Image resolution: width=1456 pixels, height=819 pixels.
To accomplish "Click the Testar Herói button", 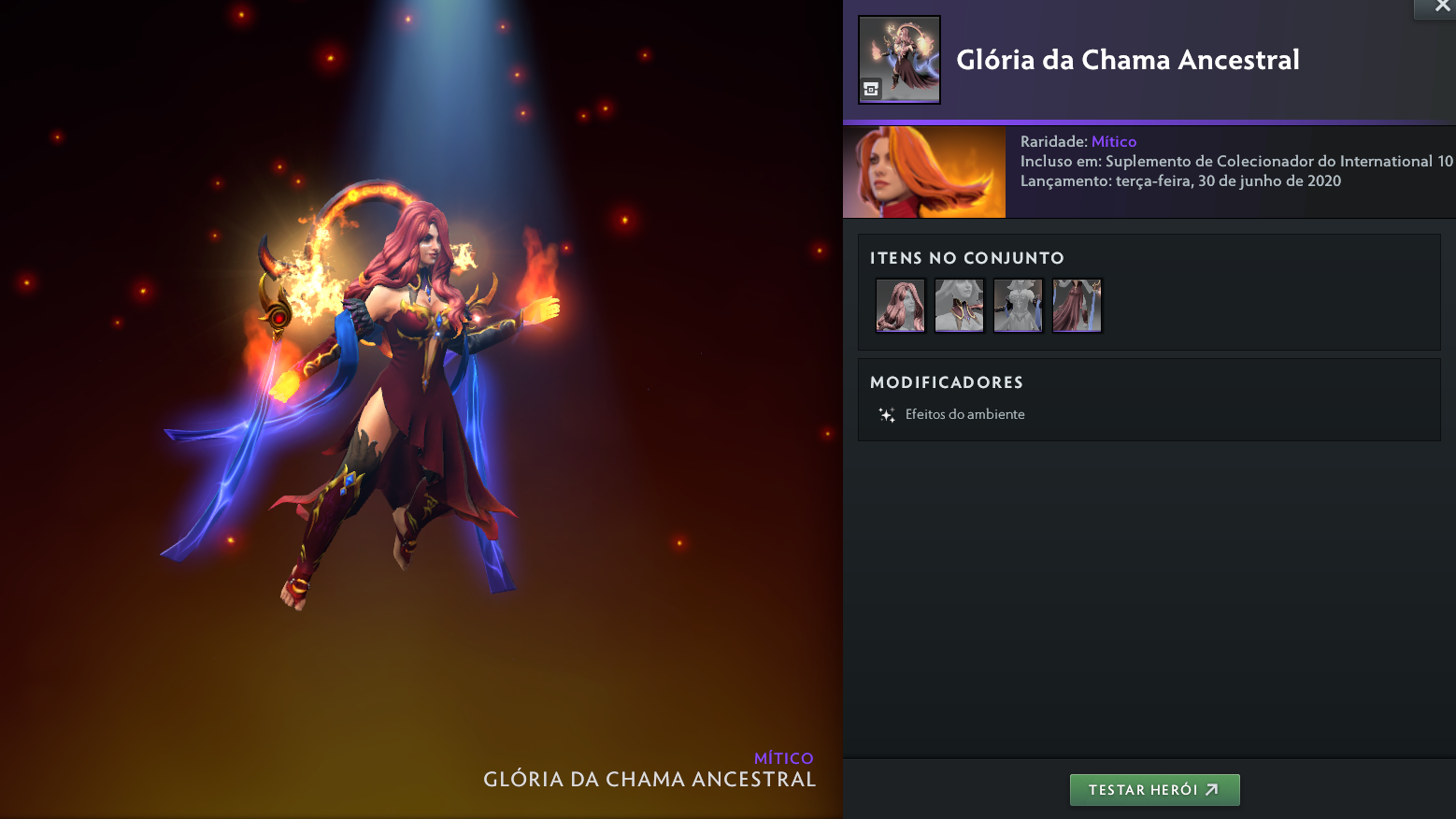I will pyautogui.click(x=1154, y=790).
